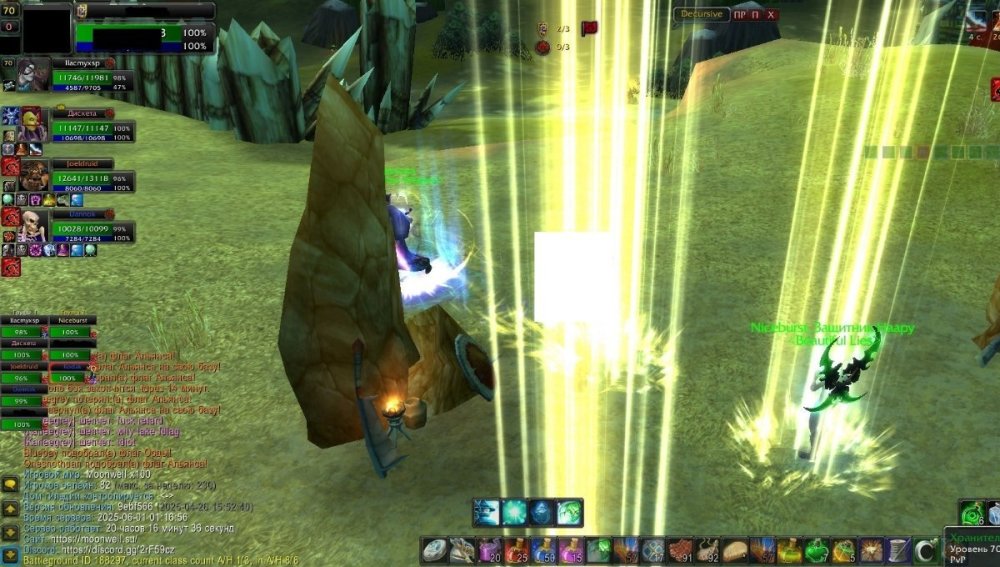Activate the teal glowing orb stance icon

click(x=514, y=512)
